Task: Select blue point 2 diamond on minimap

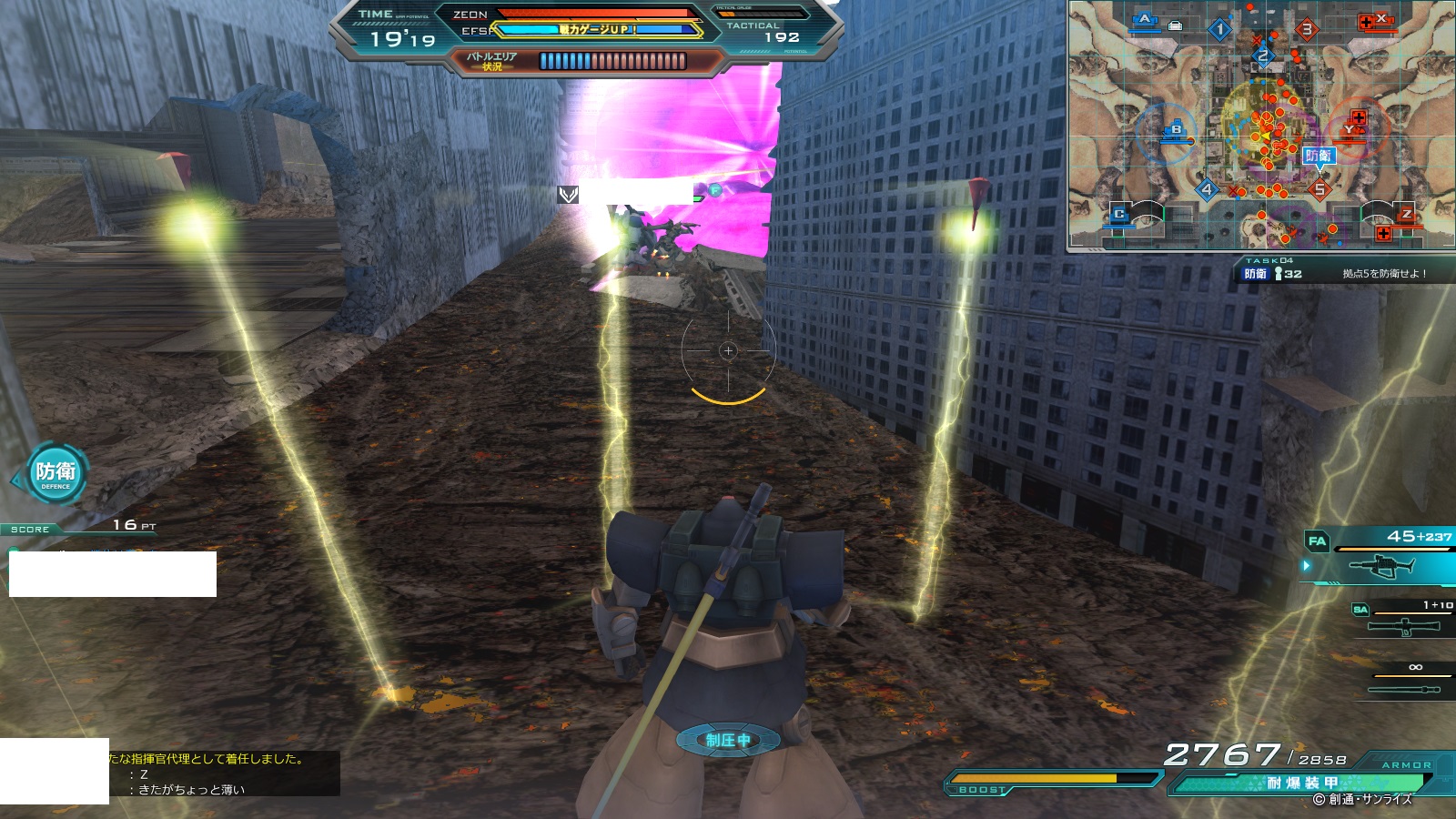Action: pos(1262,56)
